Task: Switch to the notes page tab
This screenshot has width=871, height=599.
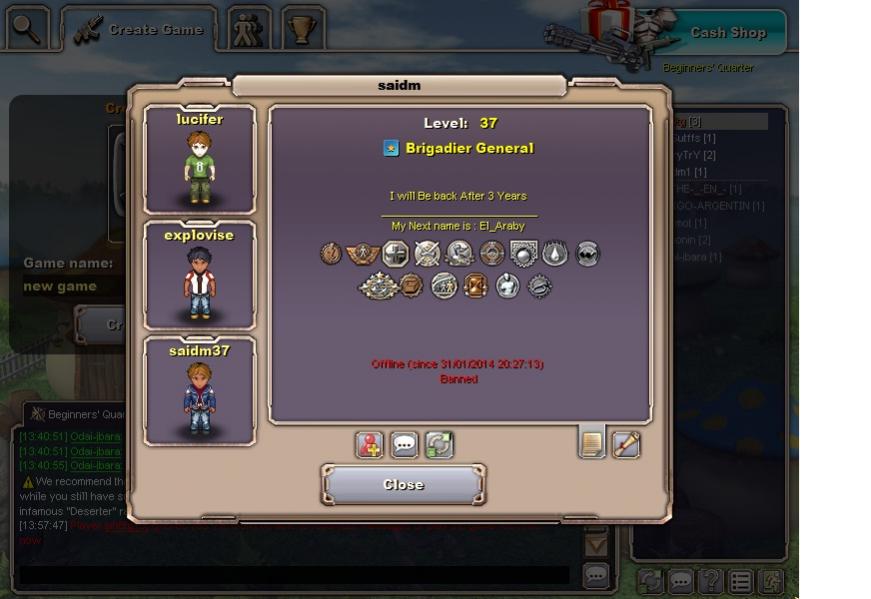Action: click(x=592, y=442)
